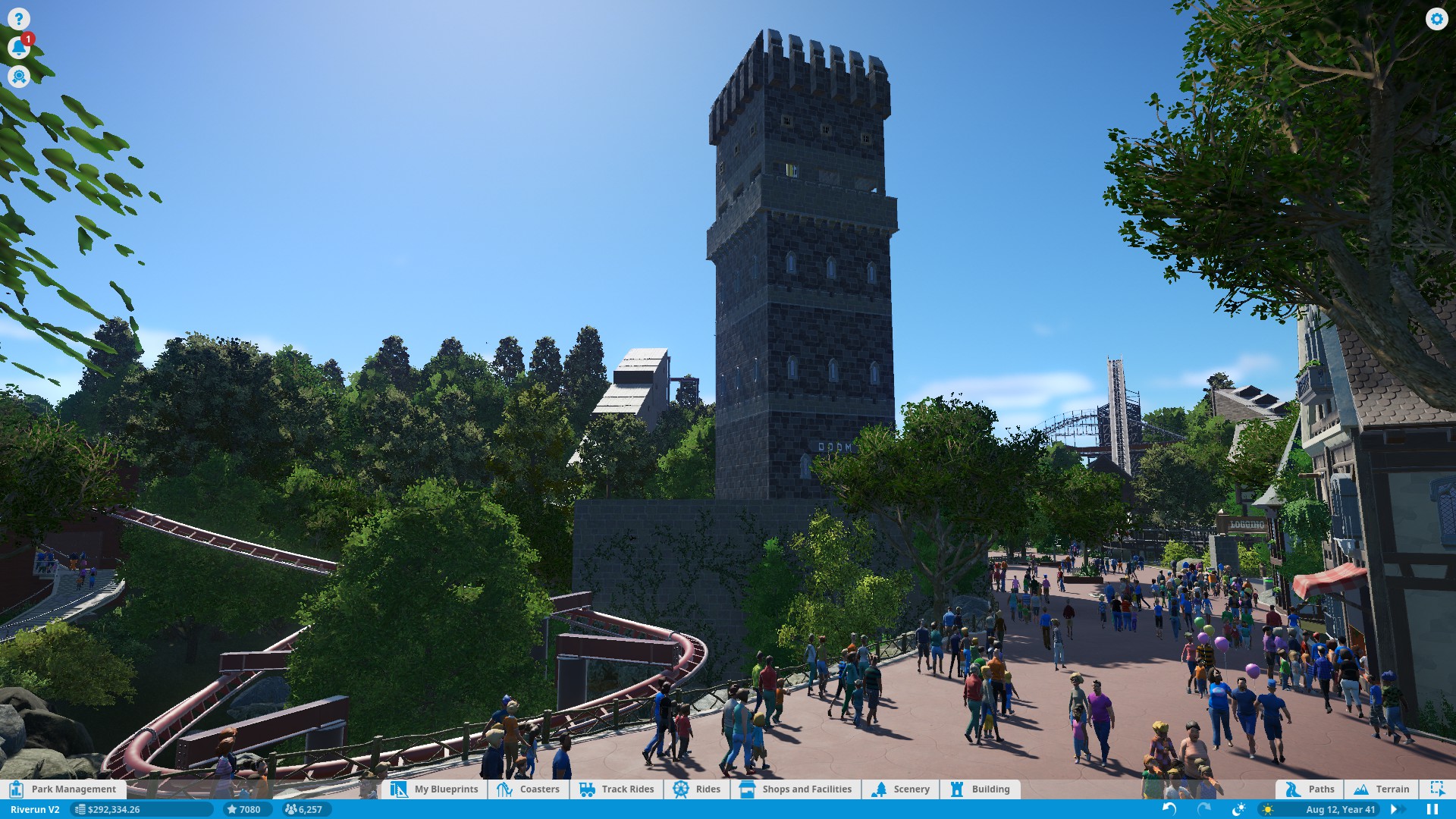This screenshot has height=819, width=1456.
Task: Select the Coasters tab
Action: [x=529, y=789]
